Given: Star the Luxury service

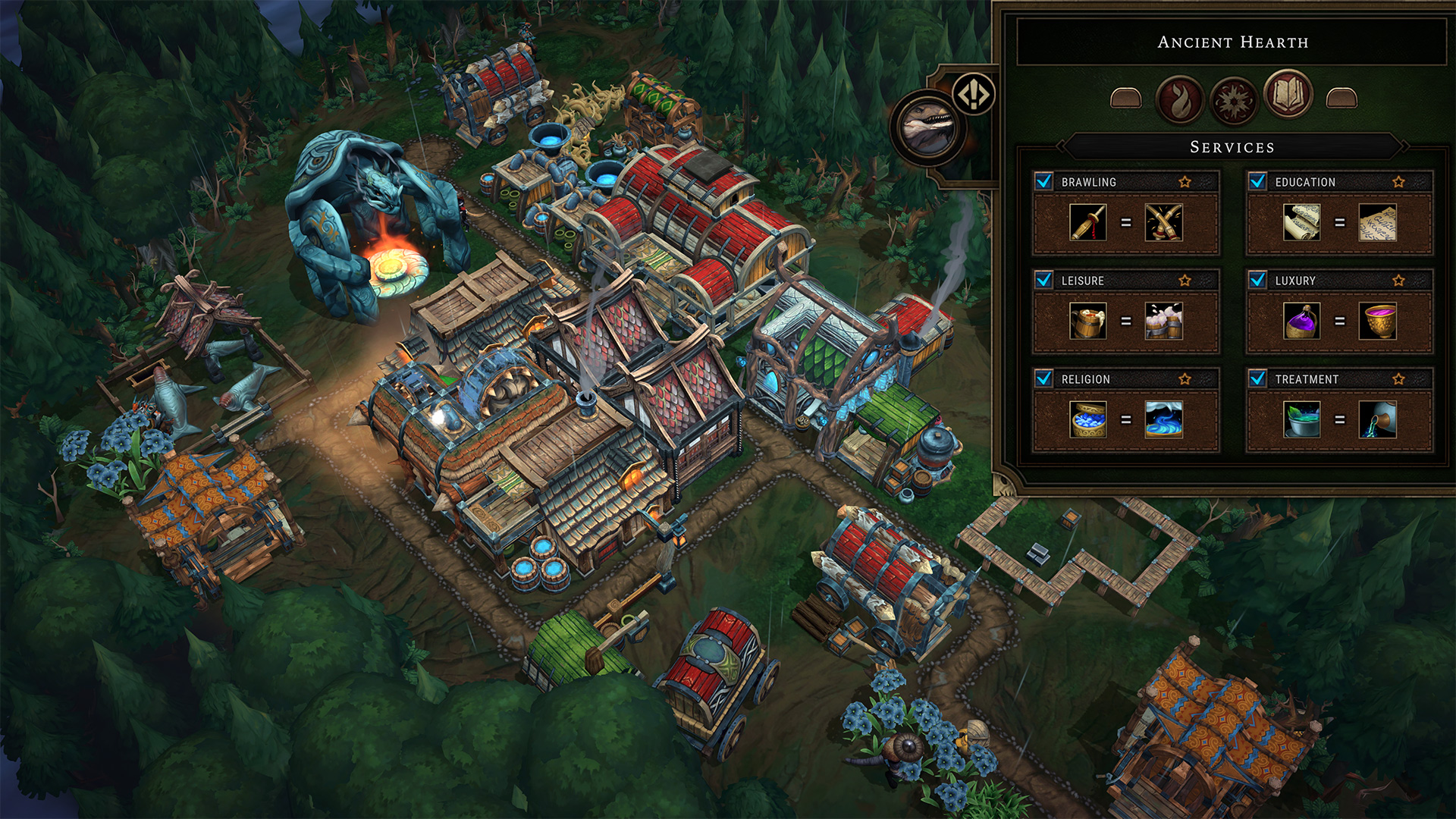Looking at the screenshot, I should pyautogui.click(x=1399, y=281).
